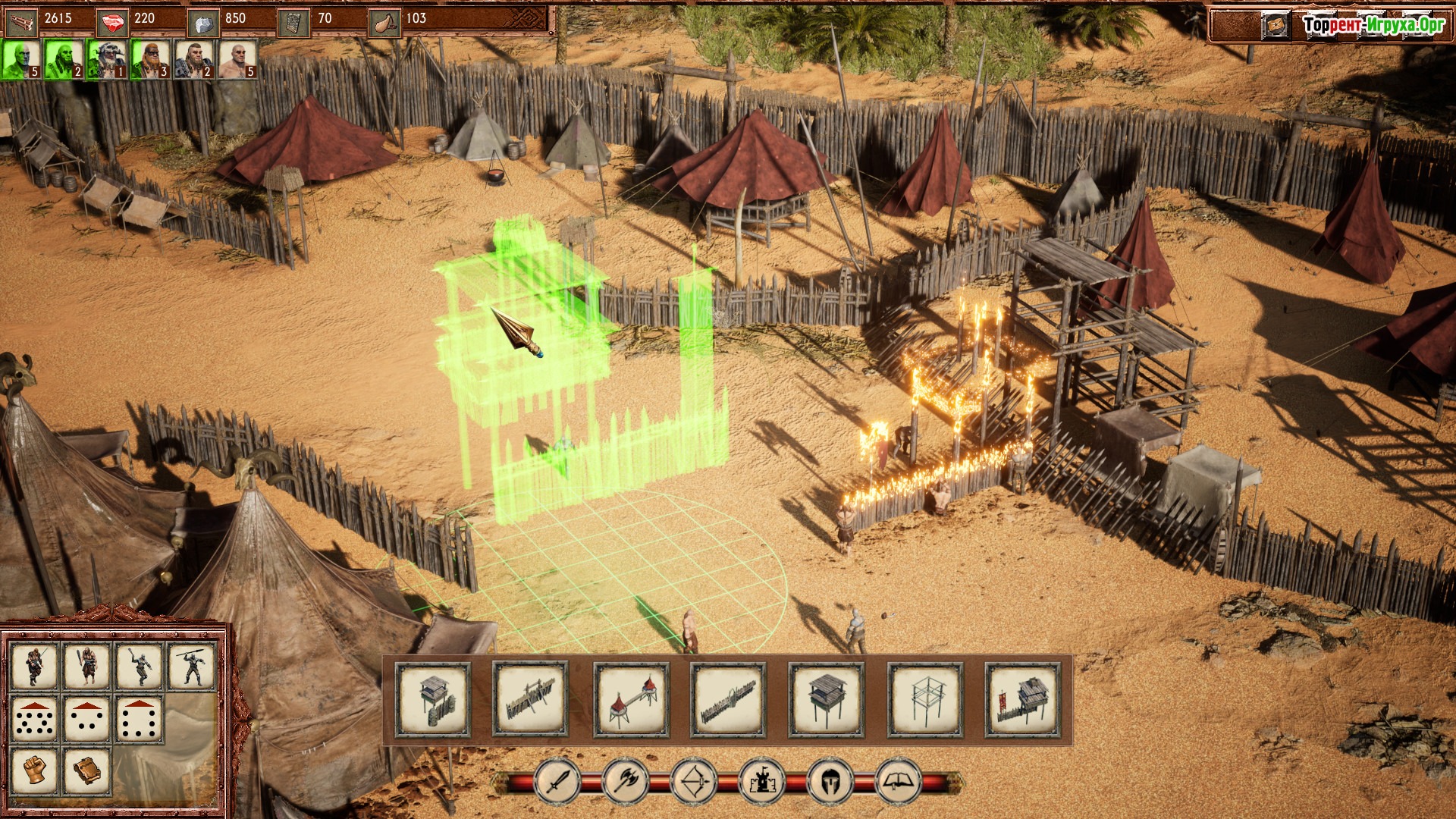1456x819 pixels.
Task: Open the helmet category
Action: [830, 781]
